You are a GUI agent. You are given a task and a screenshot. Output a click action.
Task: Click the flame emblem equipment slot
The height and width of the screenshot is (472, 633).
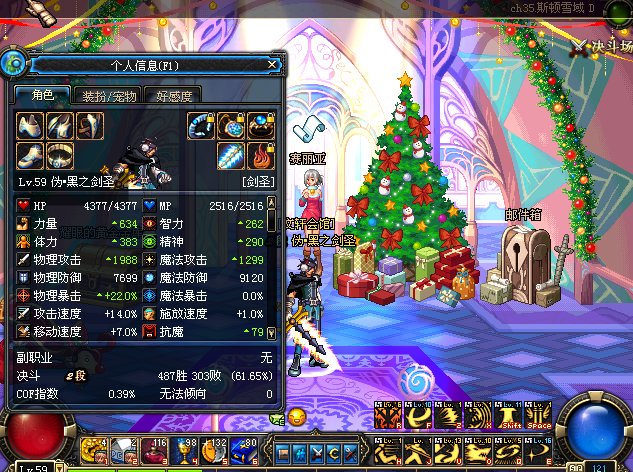coord(260,156)
